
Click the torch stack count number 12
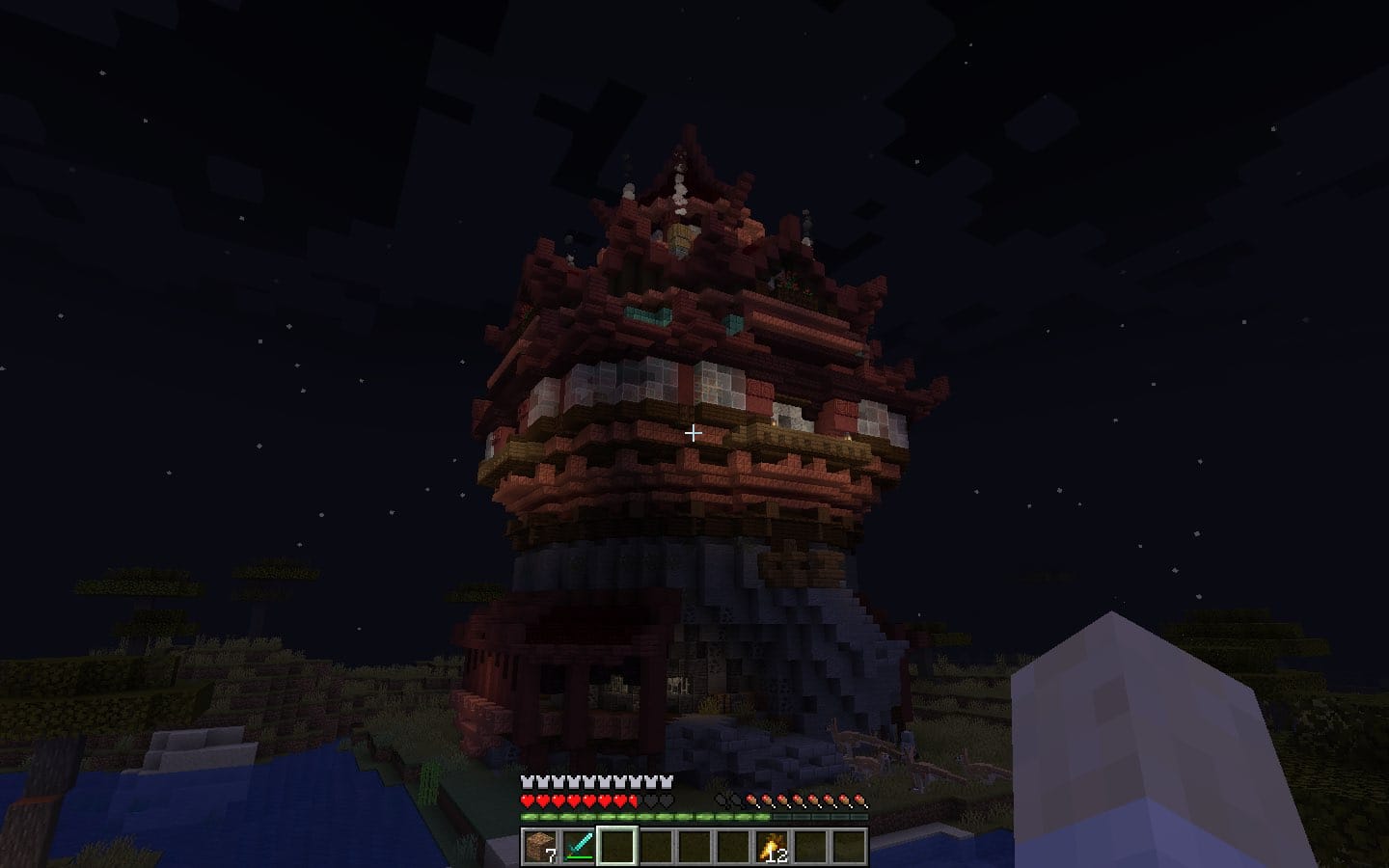(779, 854)
